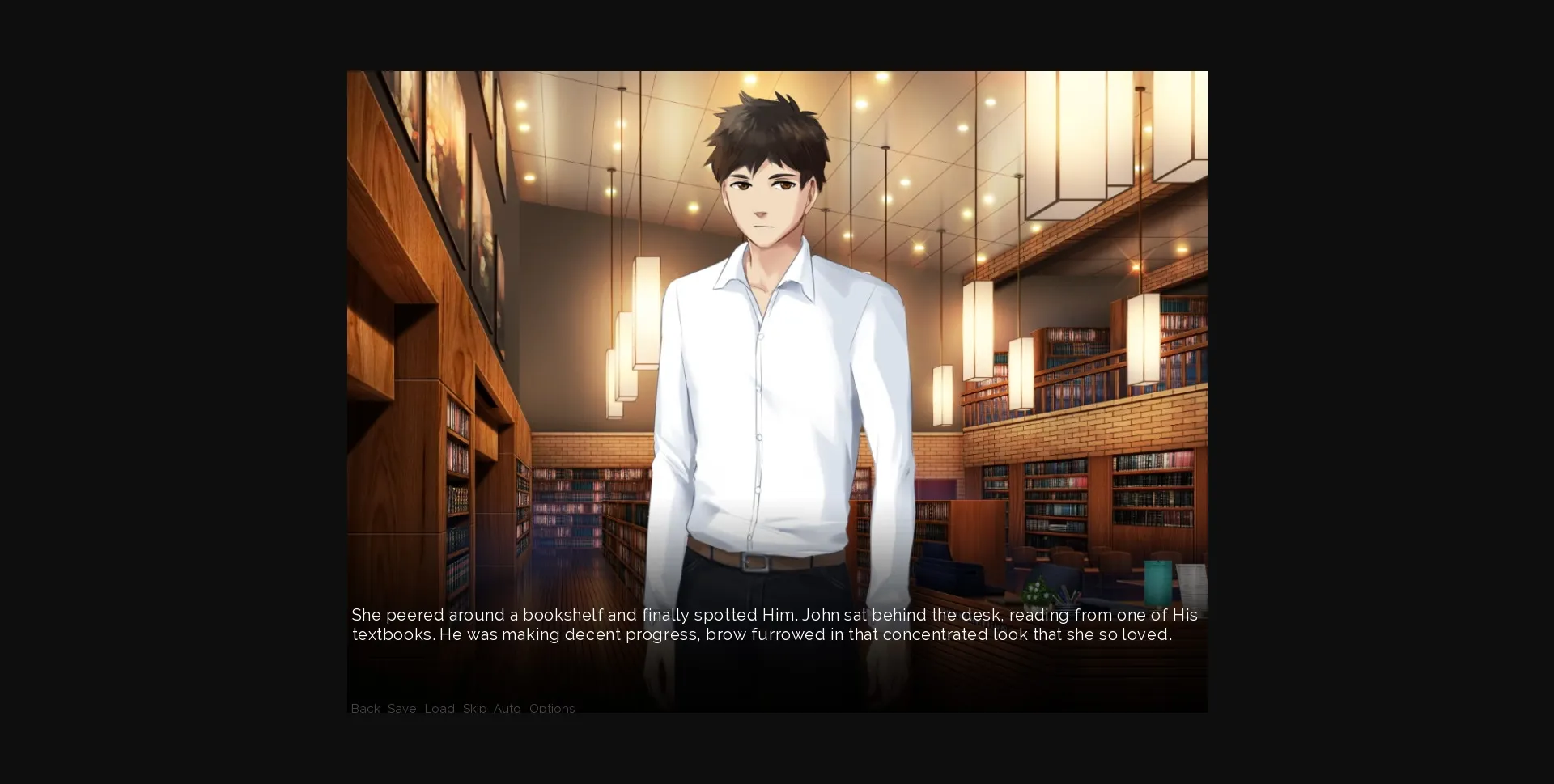Select Save from the quick menu bar
This screenshot has width=1554, height=784.
(x=402, y=709)
